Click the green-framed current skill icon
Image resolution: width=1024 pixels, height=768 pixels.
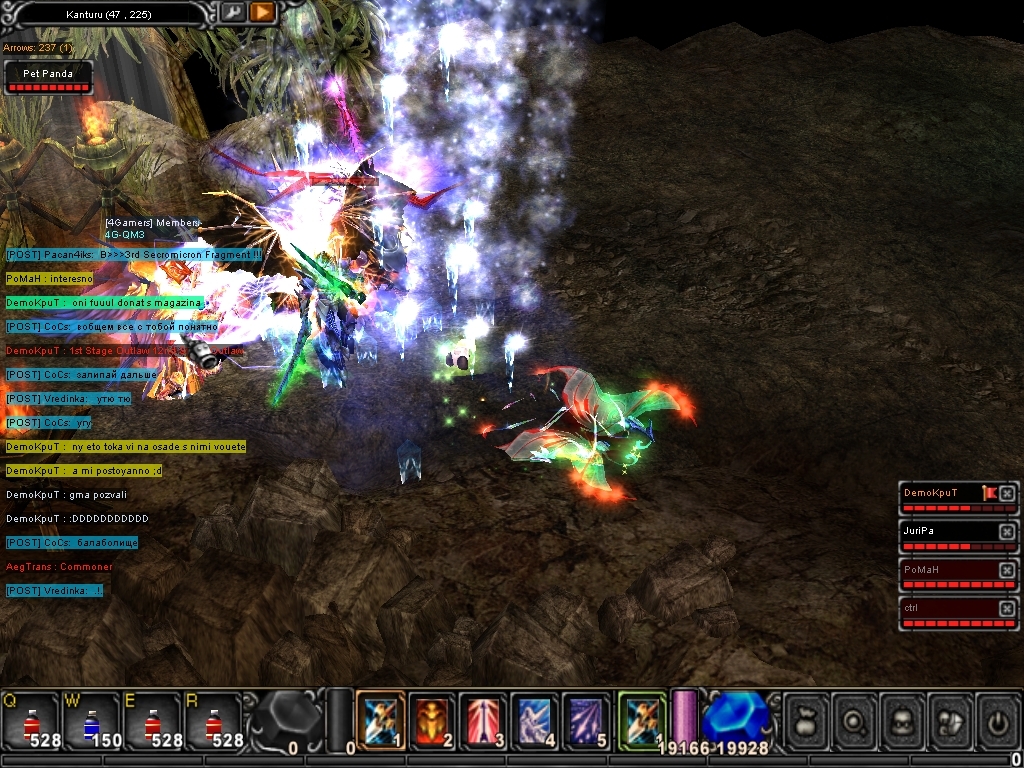(641, 720)
